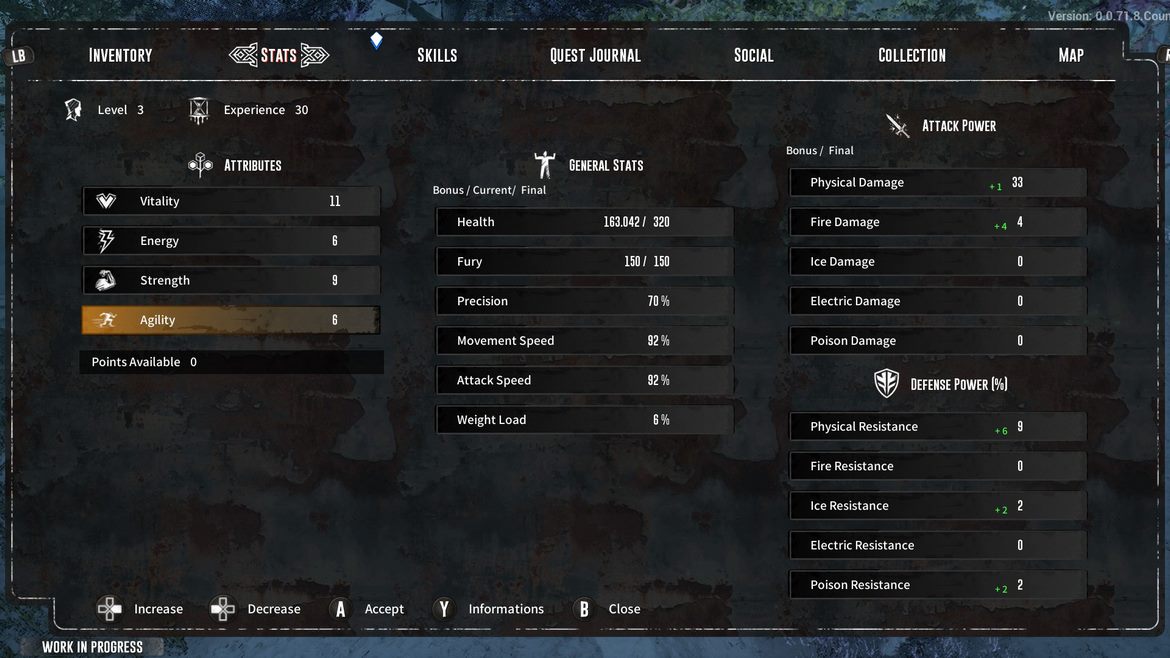1170x658 pixels.
Task: Select the Poison Resistance row
Action: click(x=937, y=585)
